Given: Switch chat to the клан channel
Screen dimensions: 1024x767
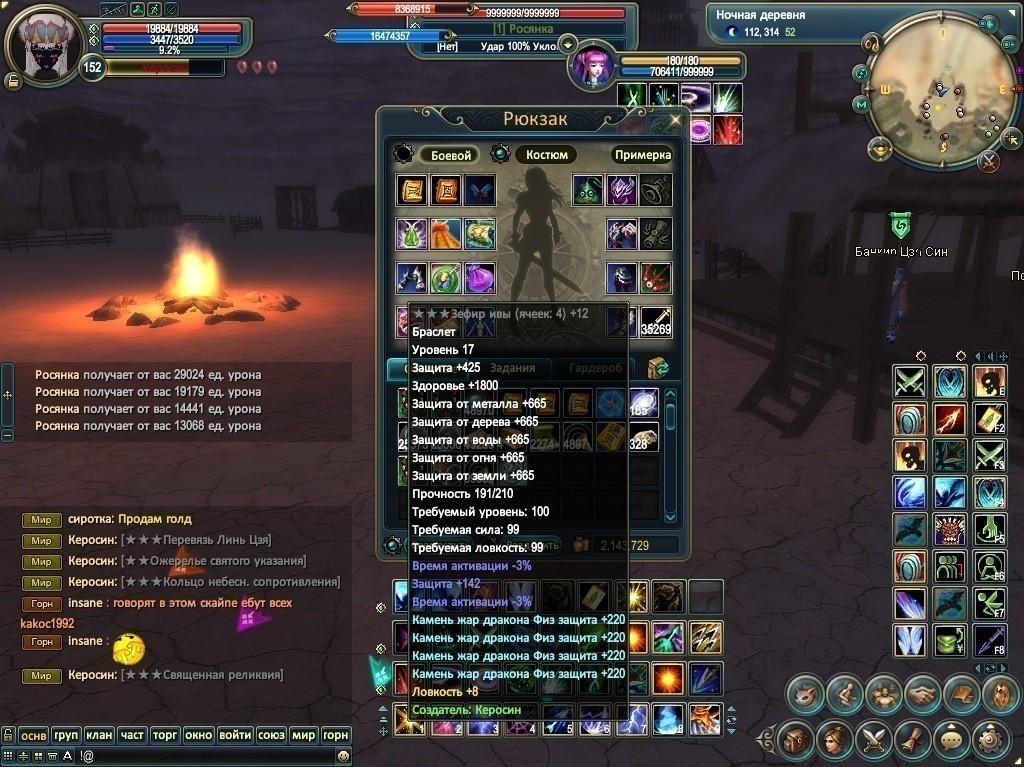Looking at the screenshot, I should click(x=99, y=735).
